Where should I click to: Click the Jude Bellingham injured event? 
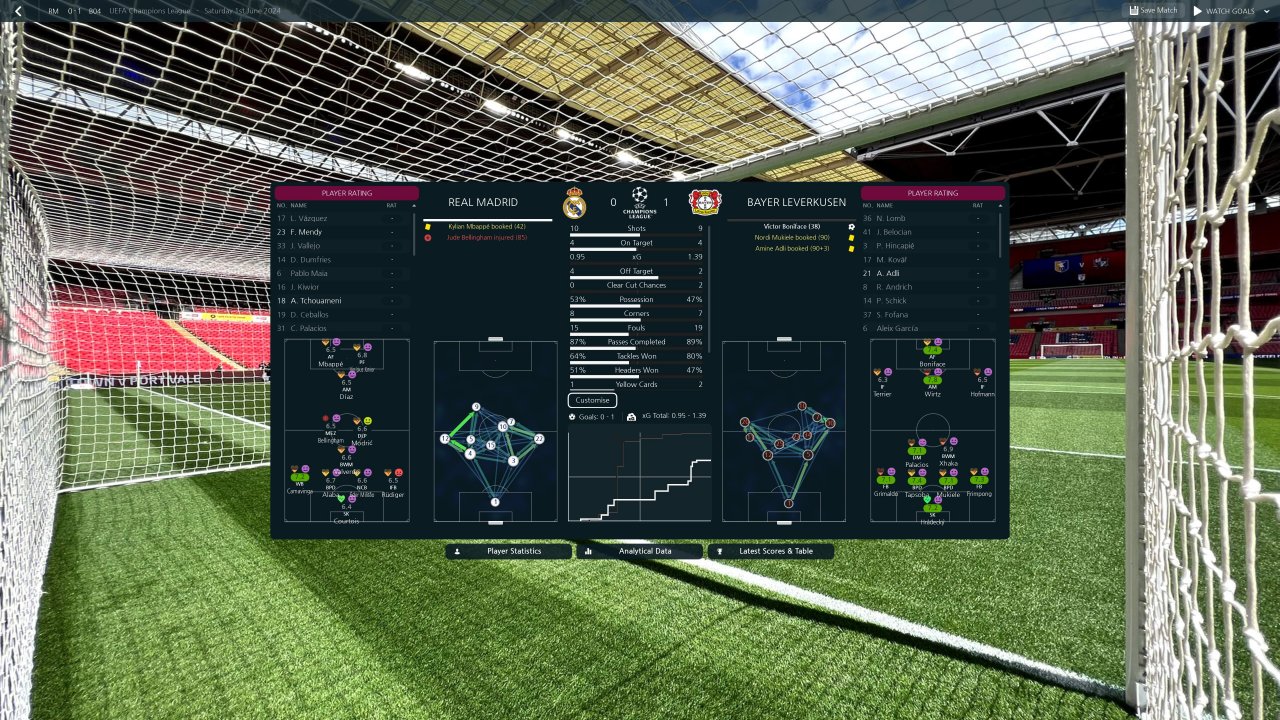487,238
